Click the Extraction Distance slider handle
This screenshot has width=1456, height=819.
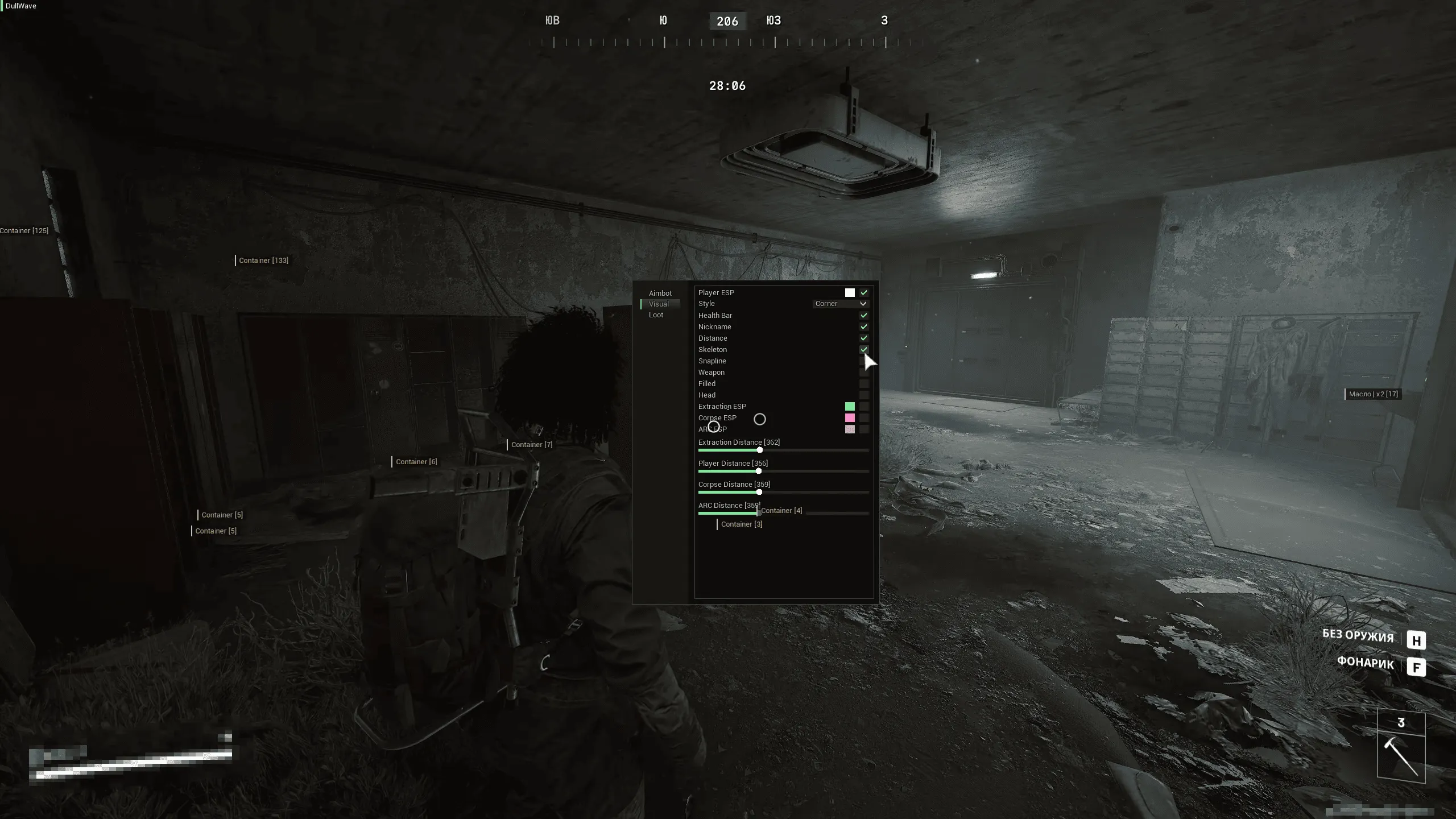(x=760, y=450)
